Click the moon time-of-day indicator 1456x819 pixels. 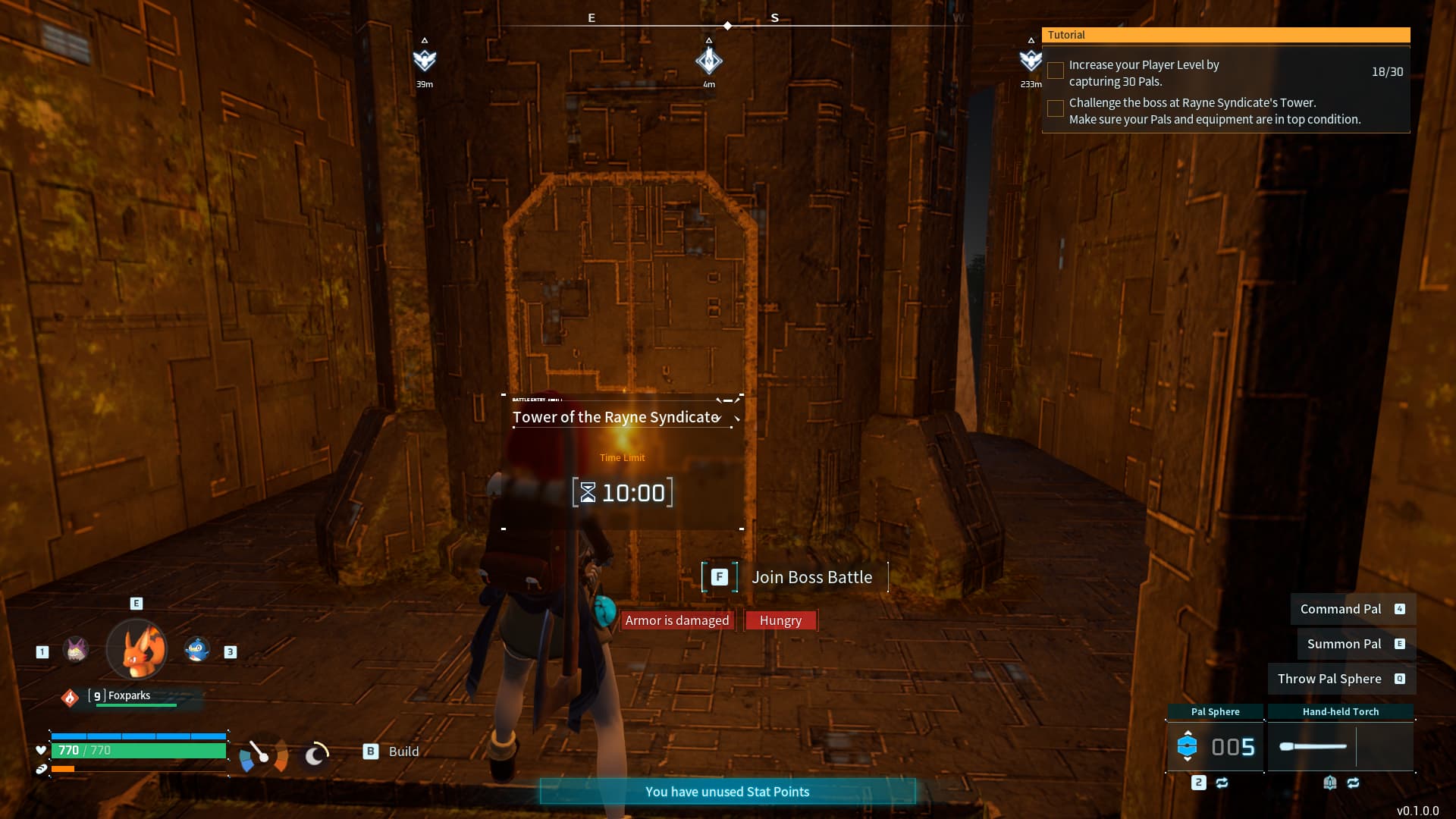[x=315, y=754]
